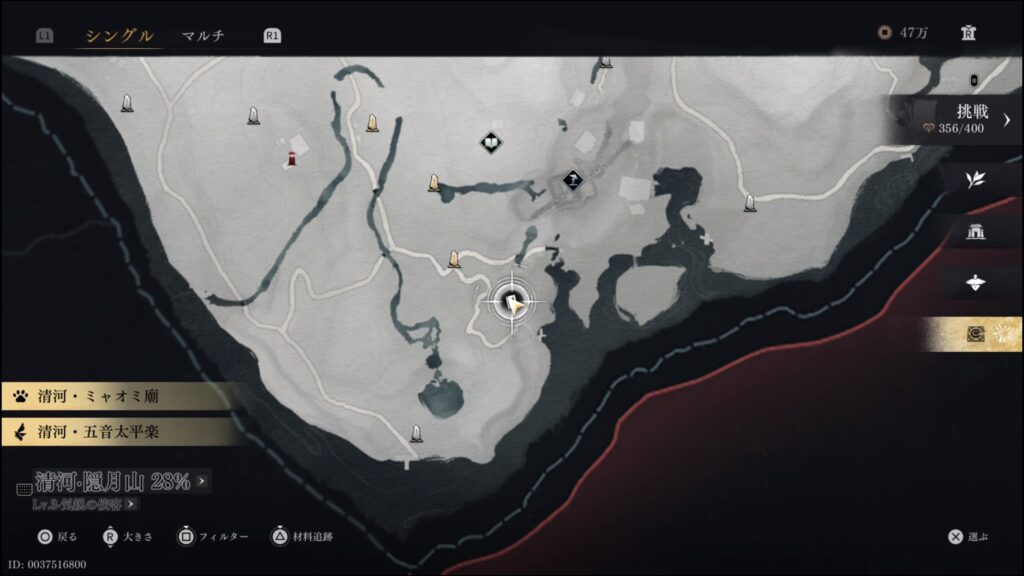Select the red lantern map marker
The image size is (1024, 576).
292,159
